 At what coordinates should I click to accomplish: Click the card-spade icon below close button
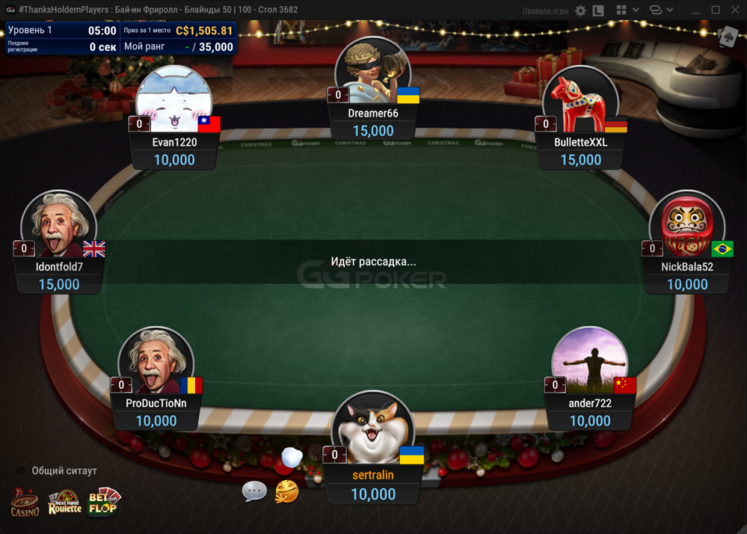(729, 35)
